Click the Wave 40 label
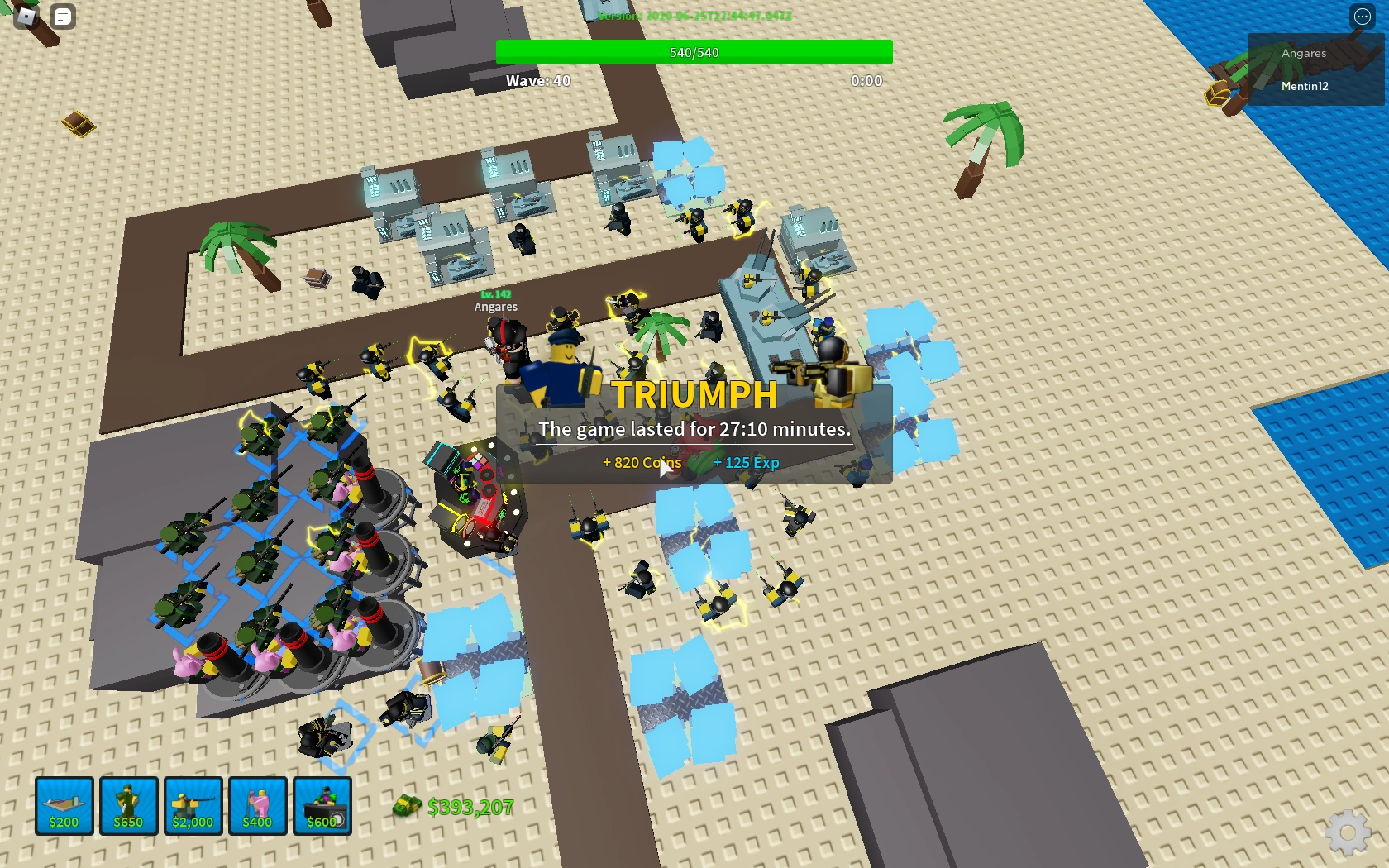Image resolution: width=1389 pixels, height=868 pixels. coord(537,80)
